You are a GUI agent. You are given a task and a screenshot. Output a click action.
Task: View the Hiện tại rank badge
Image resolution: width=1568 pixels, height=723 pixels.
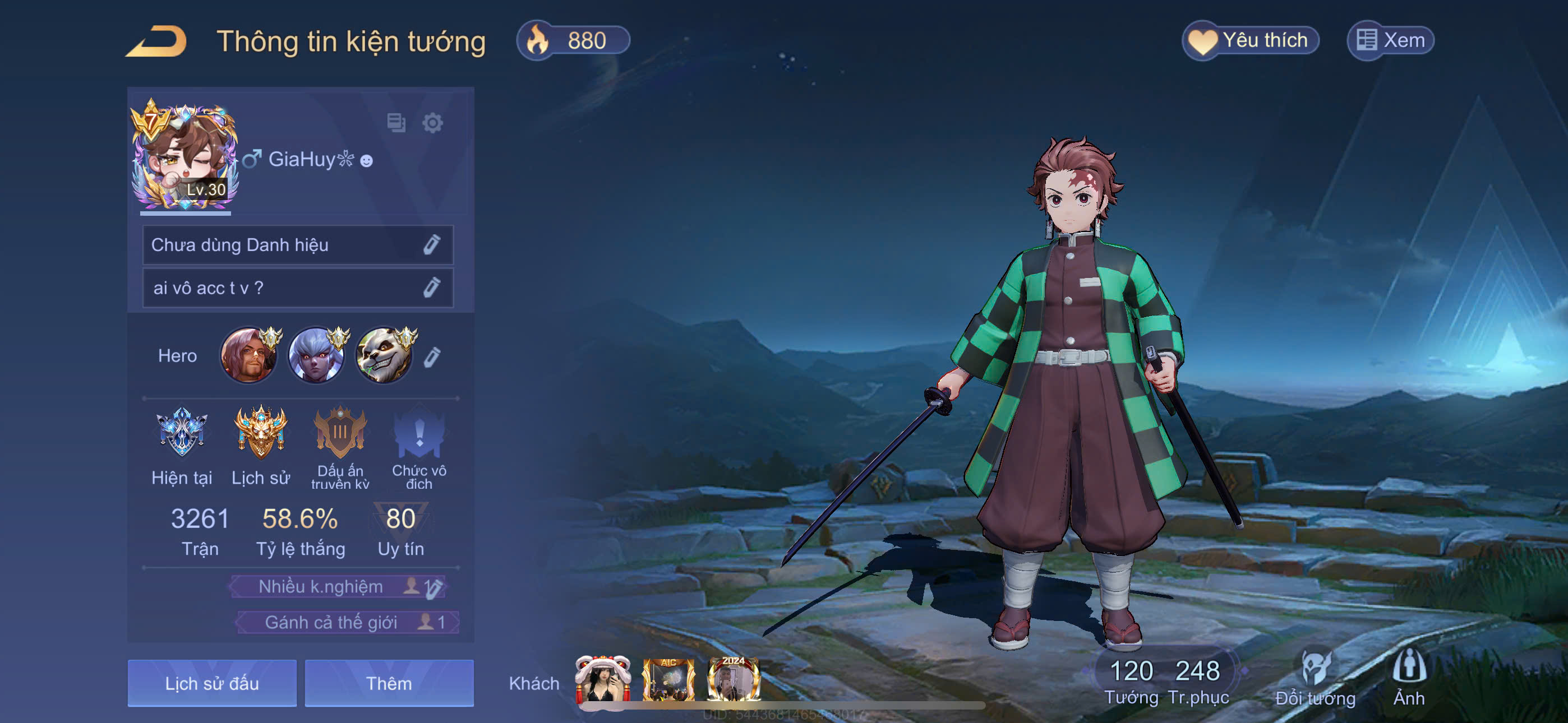click(181, 432)
